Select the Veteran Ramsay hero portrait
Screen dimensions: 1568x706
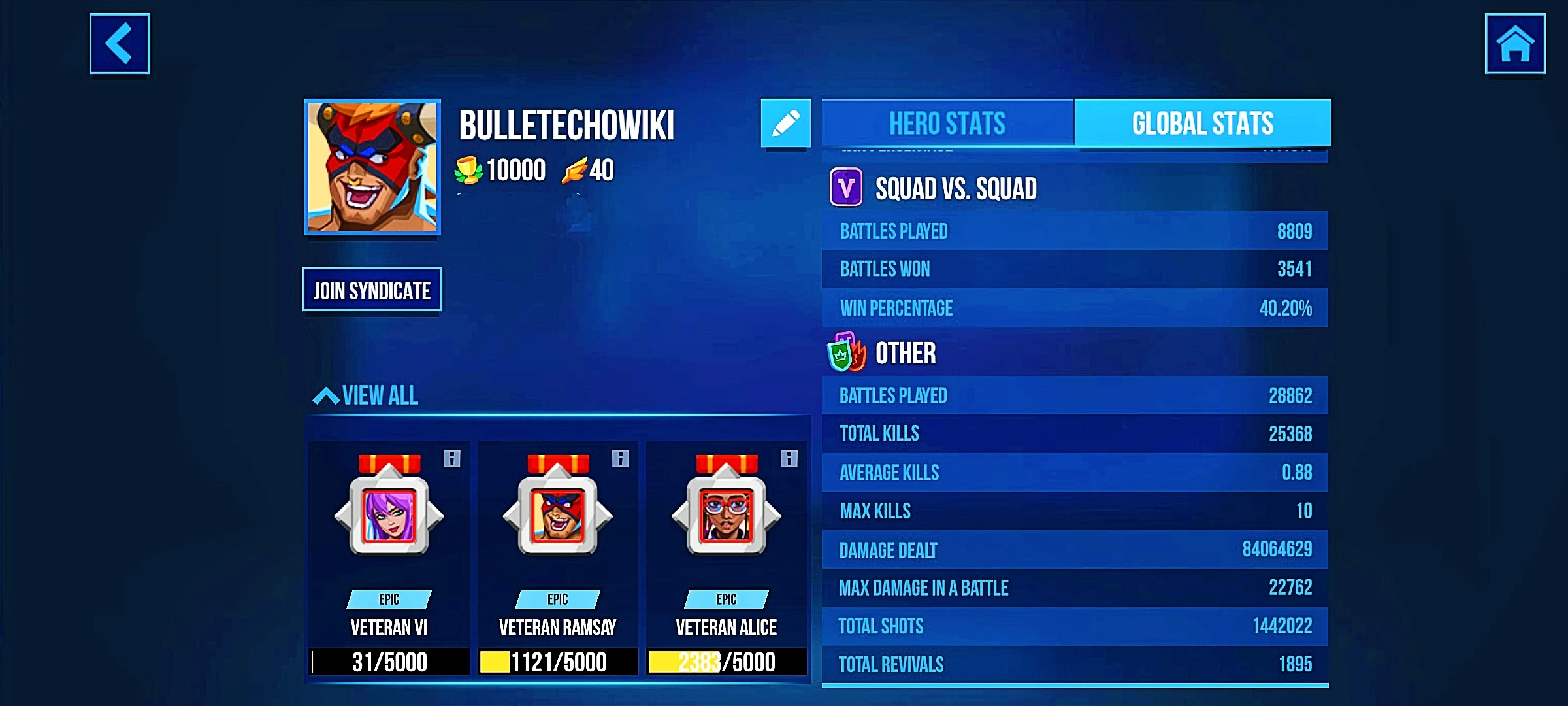pos(557,516)
